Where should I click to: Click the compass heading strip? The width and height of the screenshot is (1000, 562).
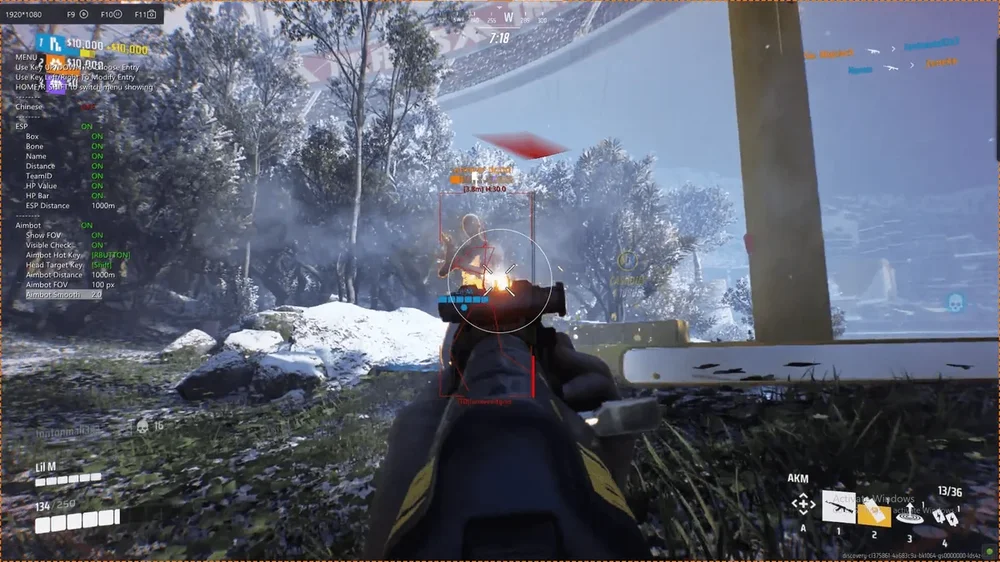508,18
